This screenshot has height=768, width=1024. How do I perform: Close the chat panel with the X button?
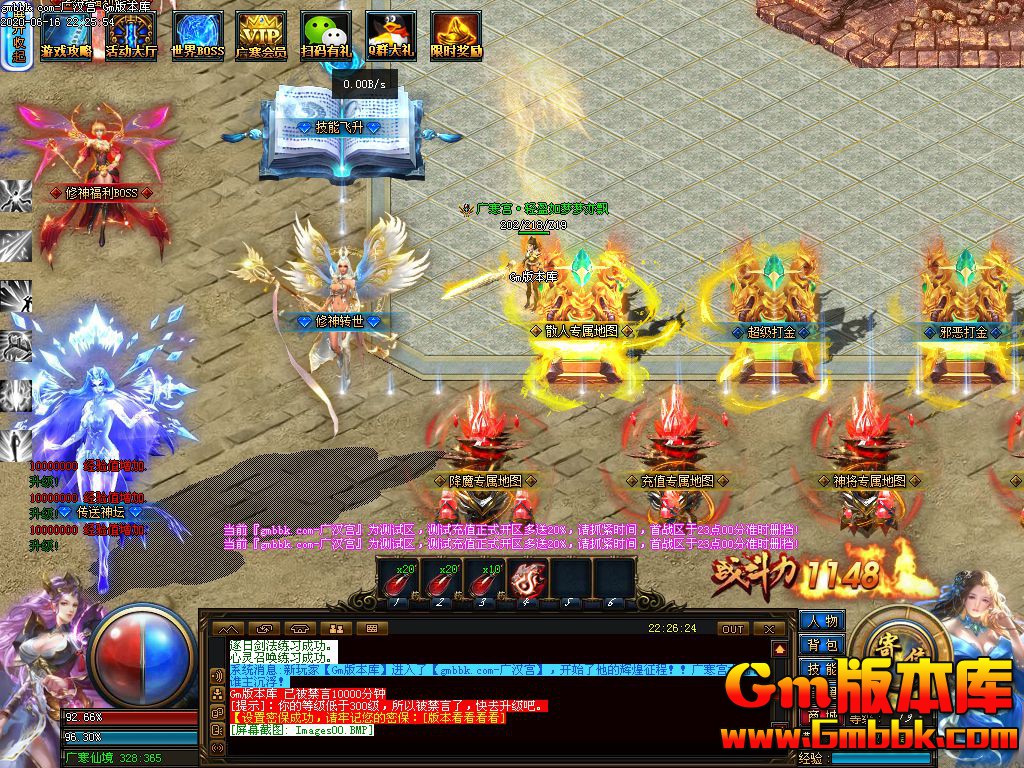click(769, 629)
